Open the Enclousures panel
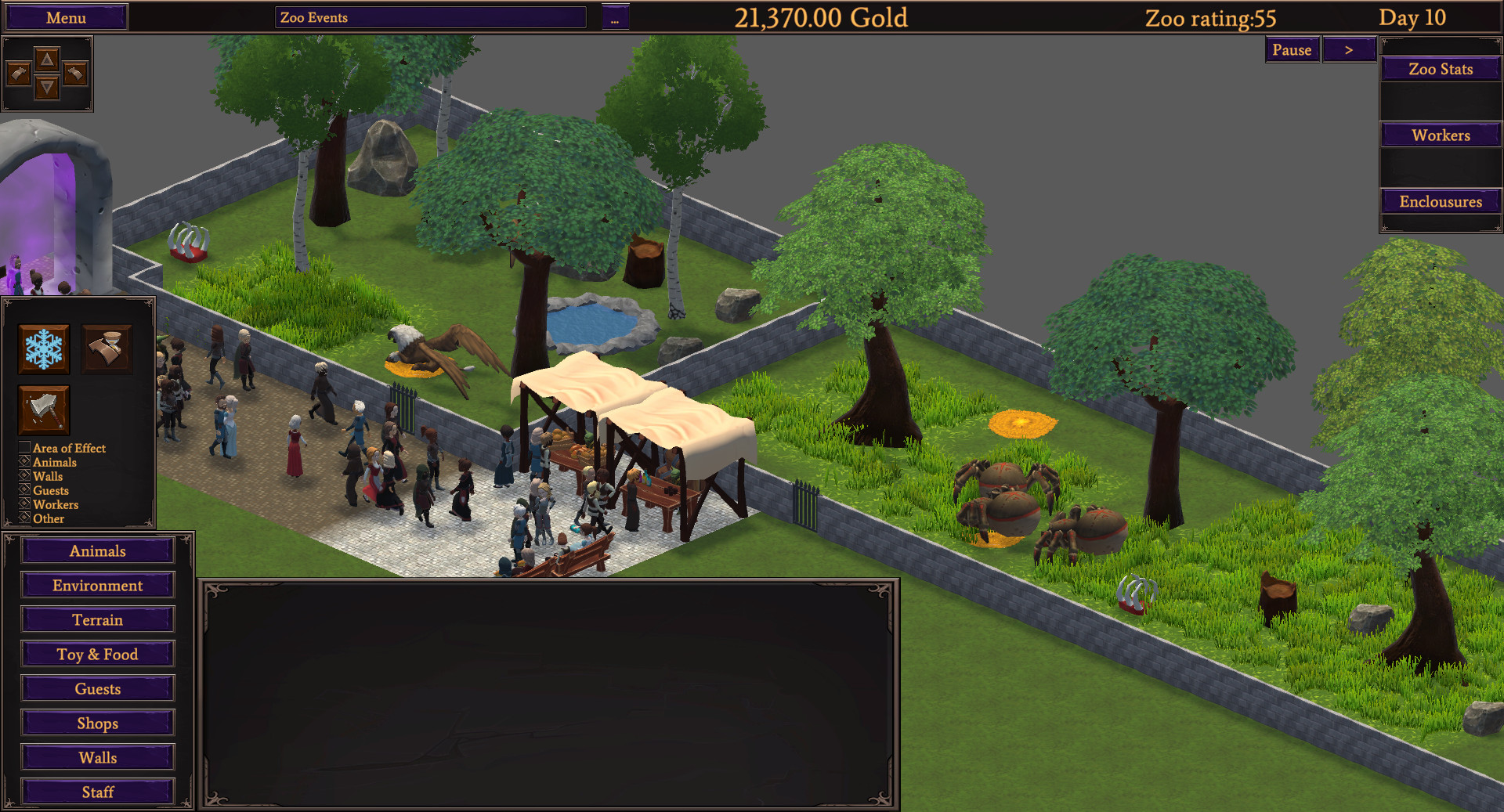Screen dimensions: 1504x812 coord(1440,201)
